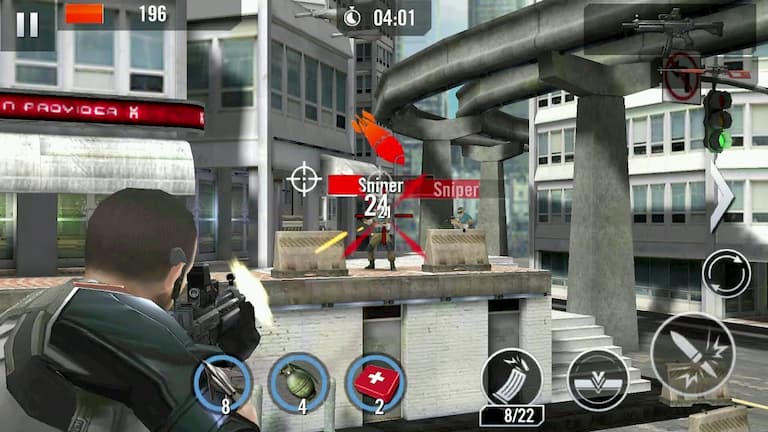Use the red medkit item
Viewport: 768px width, 432px height.
(x=374, y=382)
